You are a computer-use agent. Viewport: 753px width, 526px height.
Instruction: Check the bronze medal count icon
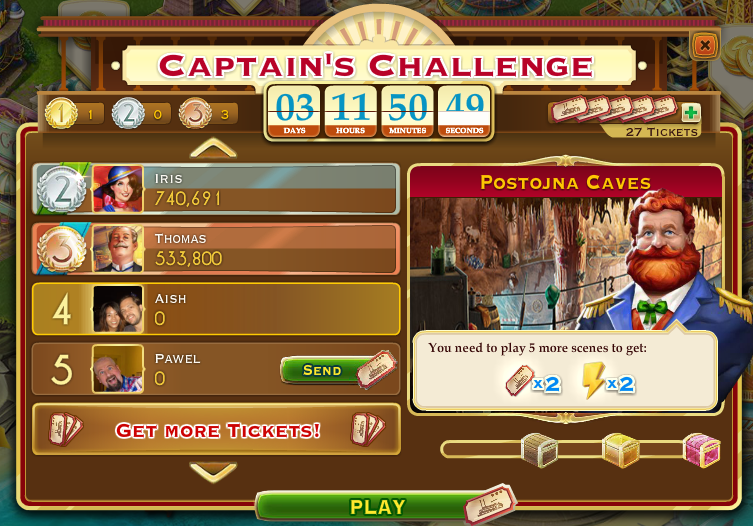pyautogui.click(x=195, y=114)
